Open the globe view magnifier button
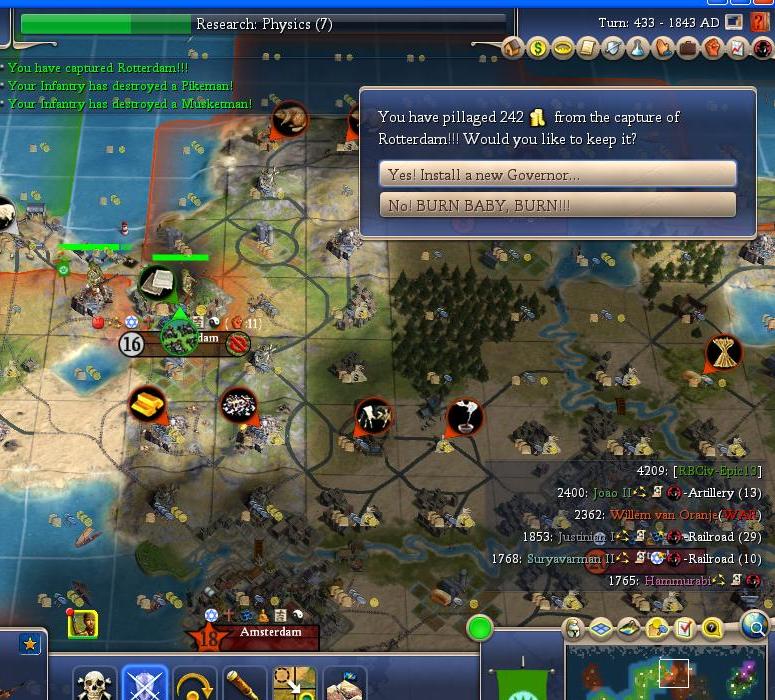Image resolution: width=775 pixels, height=700 pixels. click(756, 628)
